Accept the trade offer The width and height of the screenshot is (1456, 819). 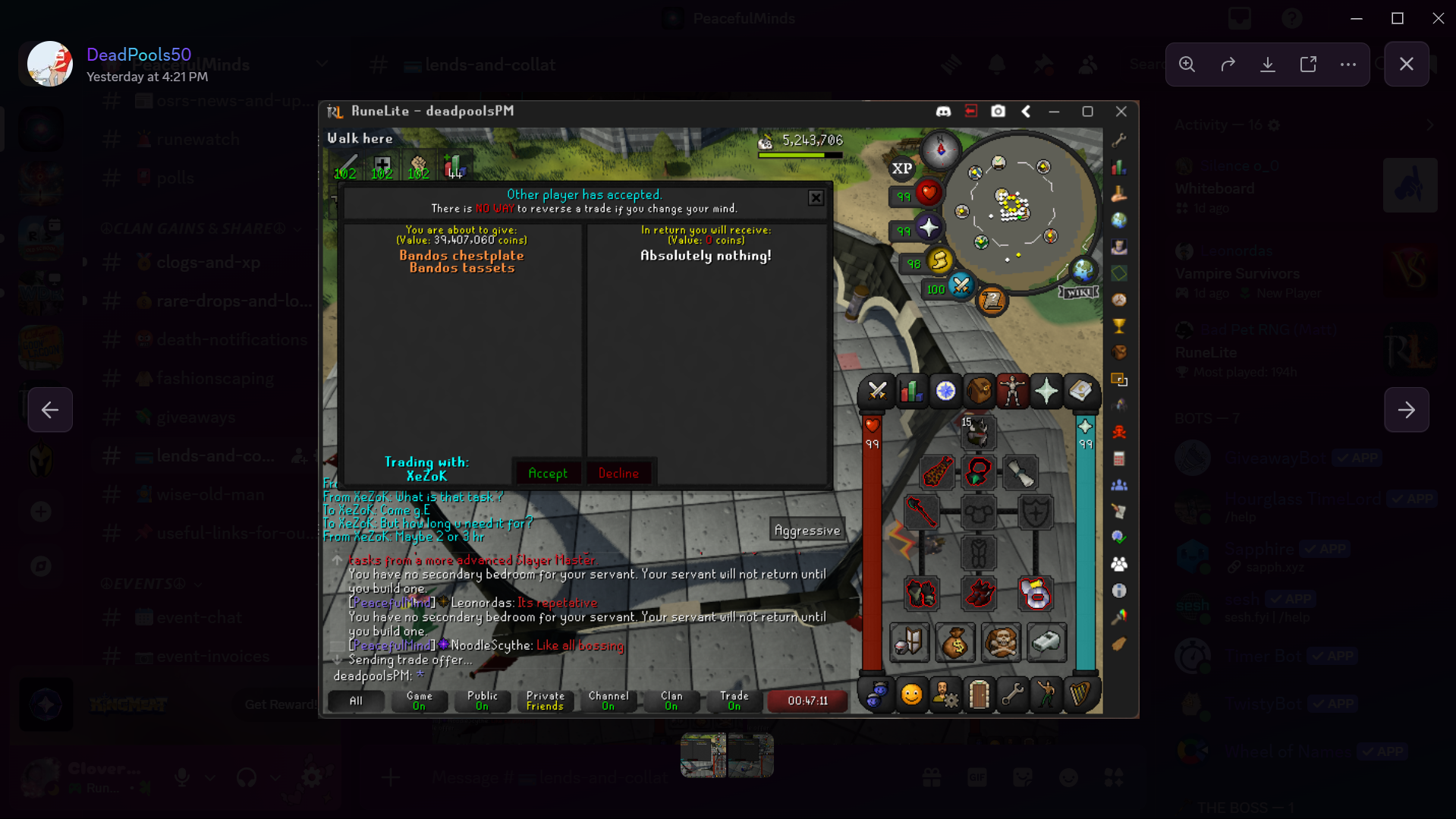coord(548,472)
